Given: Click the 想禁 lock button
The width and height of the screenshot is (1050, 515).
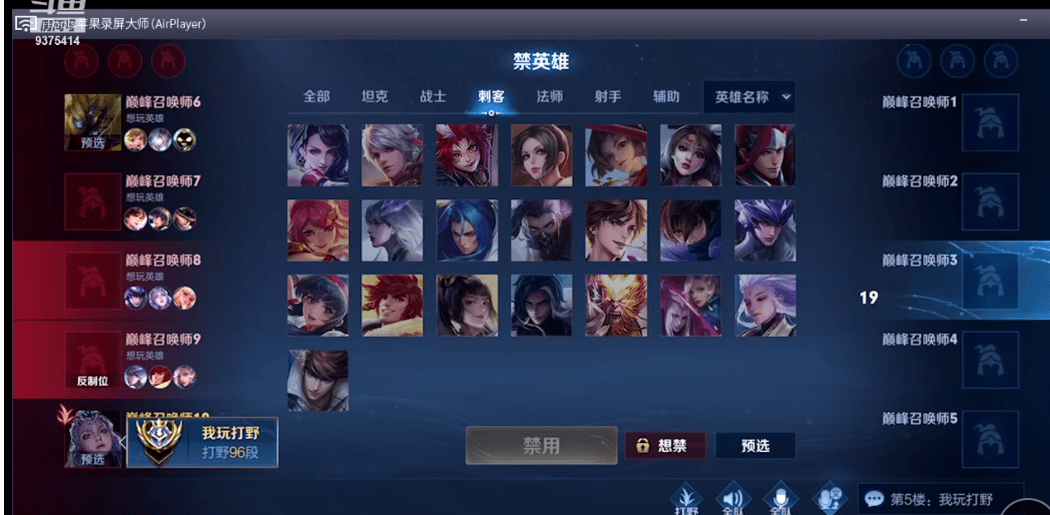Looking at the screenshot, I should point(664,446).
